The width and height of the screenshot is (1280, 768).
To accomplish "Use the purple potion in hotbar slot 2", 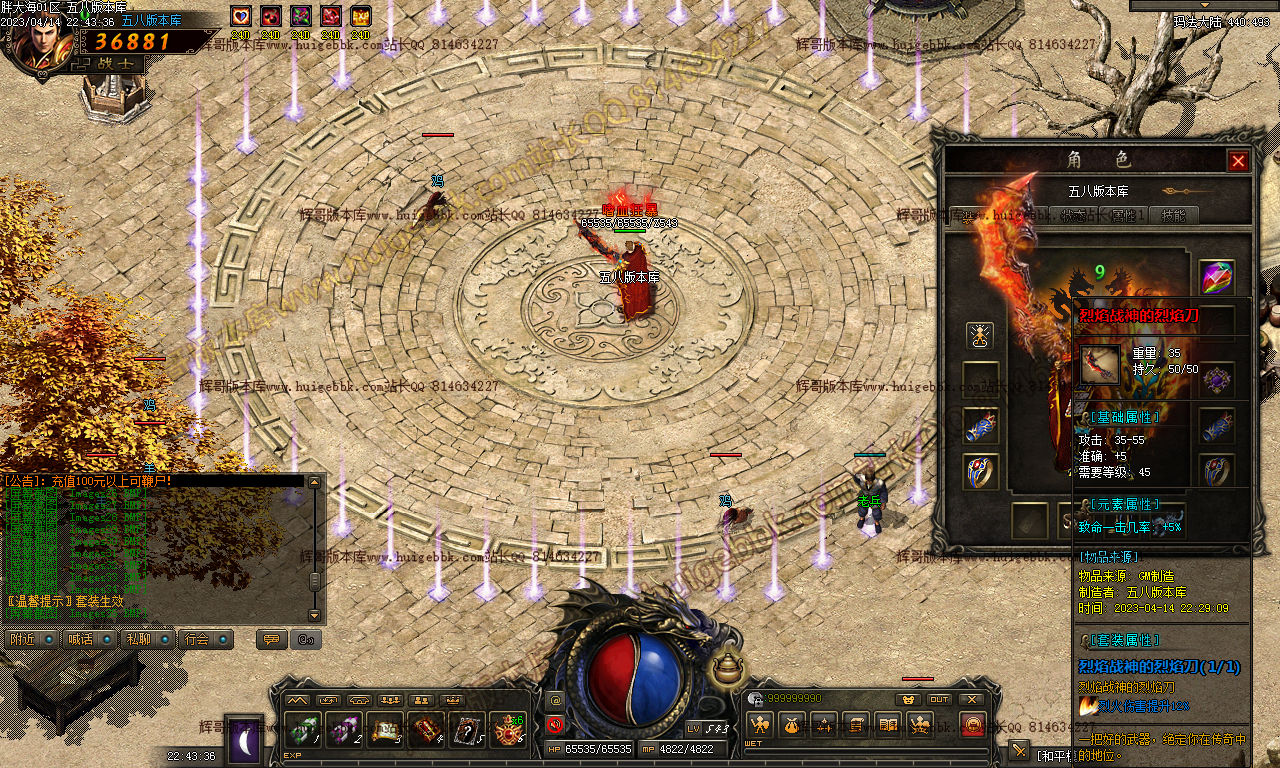I will click(x=343, y=730).
